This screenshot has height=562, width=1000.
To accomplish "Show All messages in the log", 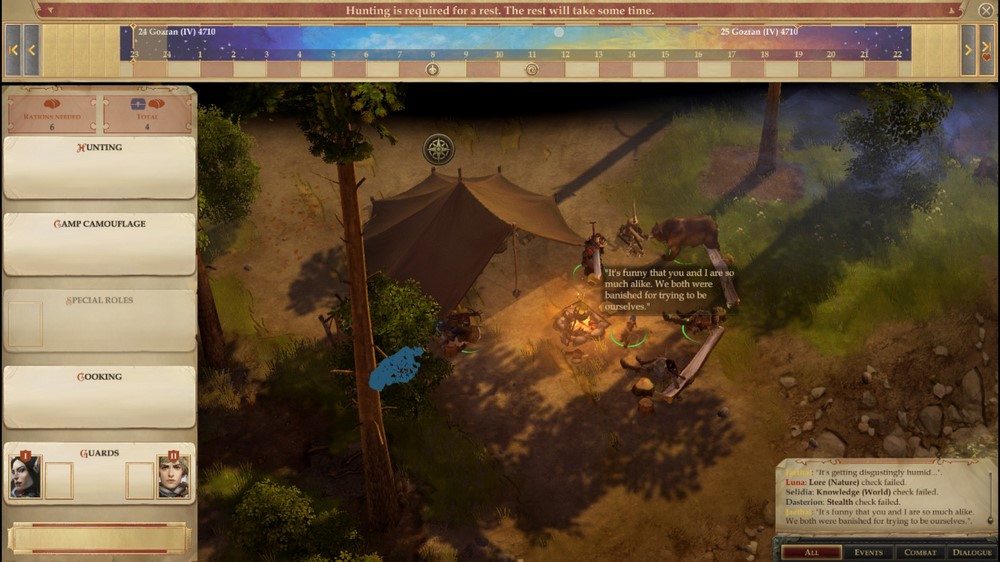I will click(811, 552).
